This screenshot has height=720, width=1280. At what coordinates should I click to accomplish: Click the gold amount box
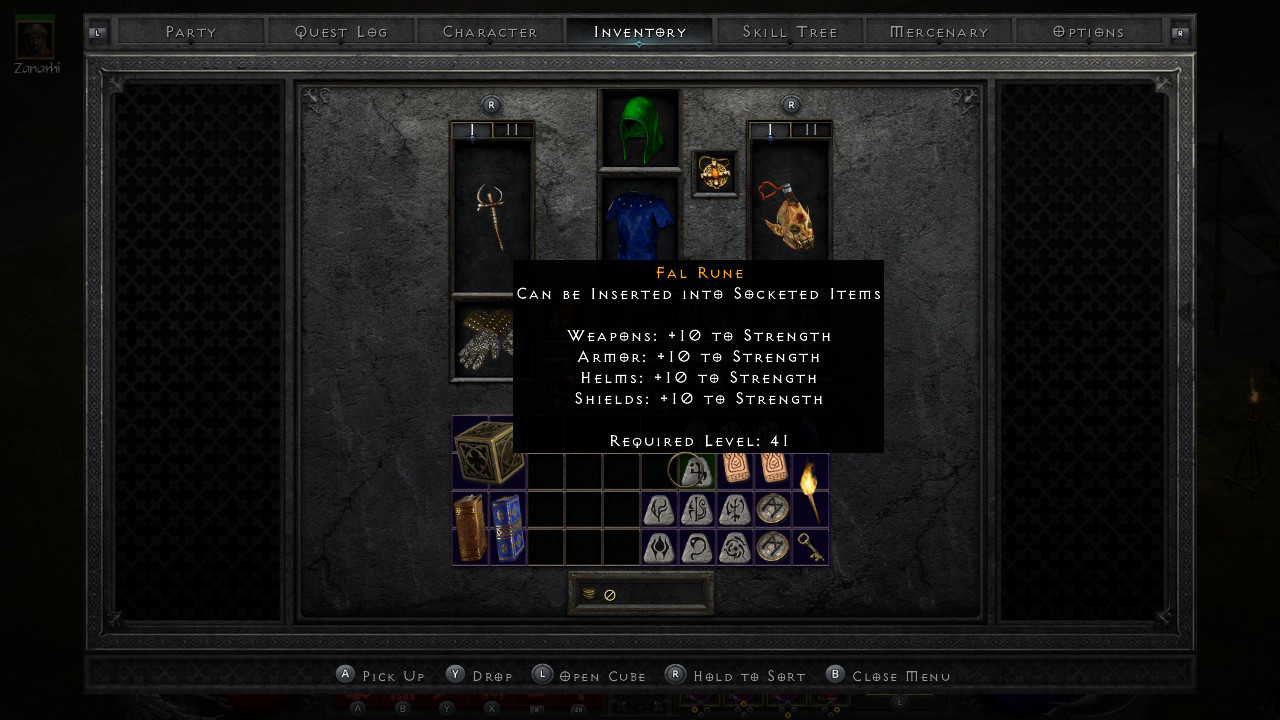pyautogui.click(x=641, y=594)
